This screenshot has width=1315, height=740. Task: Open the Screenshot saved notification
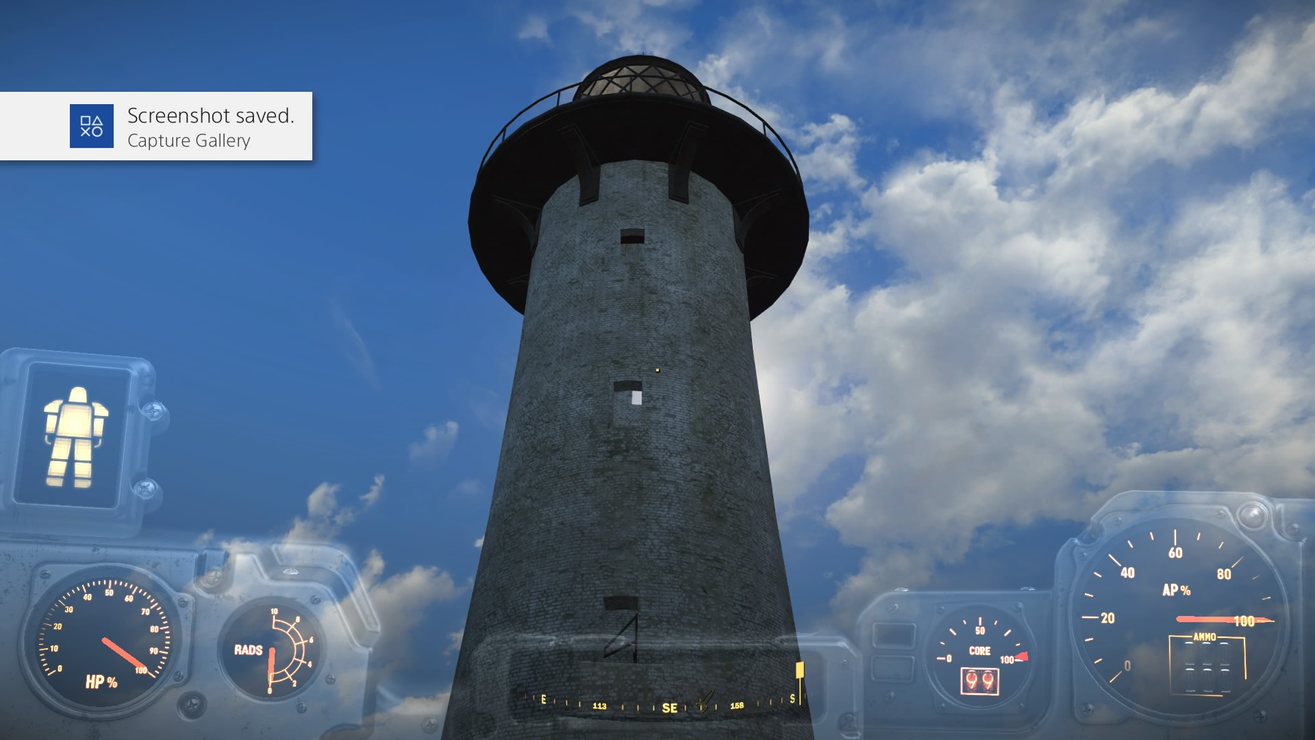(156, 126)
